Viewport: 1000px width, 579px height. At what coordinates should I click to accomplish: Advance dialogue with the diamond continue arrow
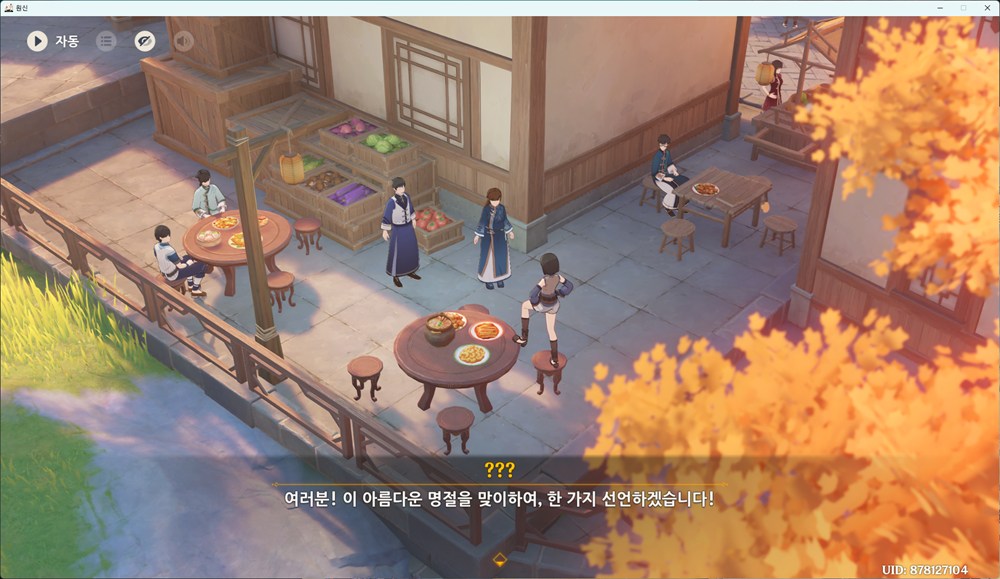pos(500,559)
